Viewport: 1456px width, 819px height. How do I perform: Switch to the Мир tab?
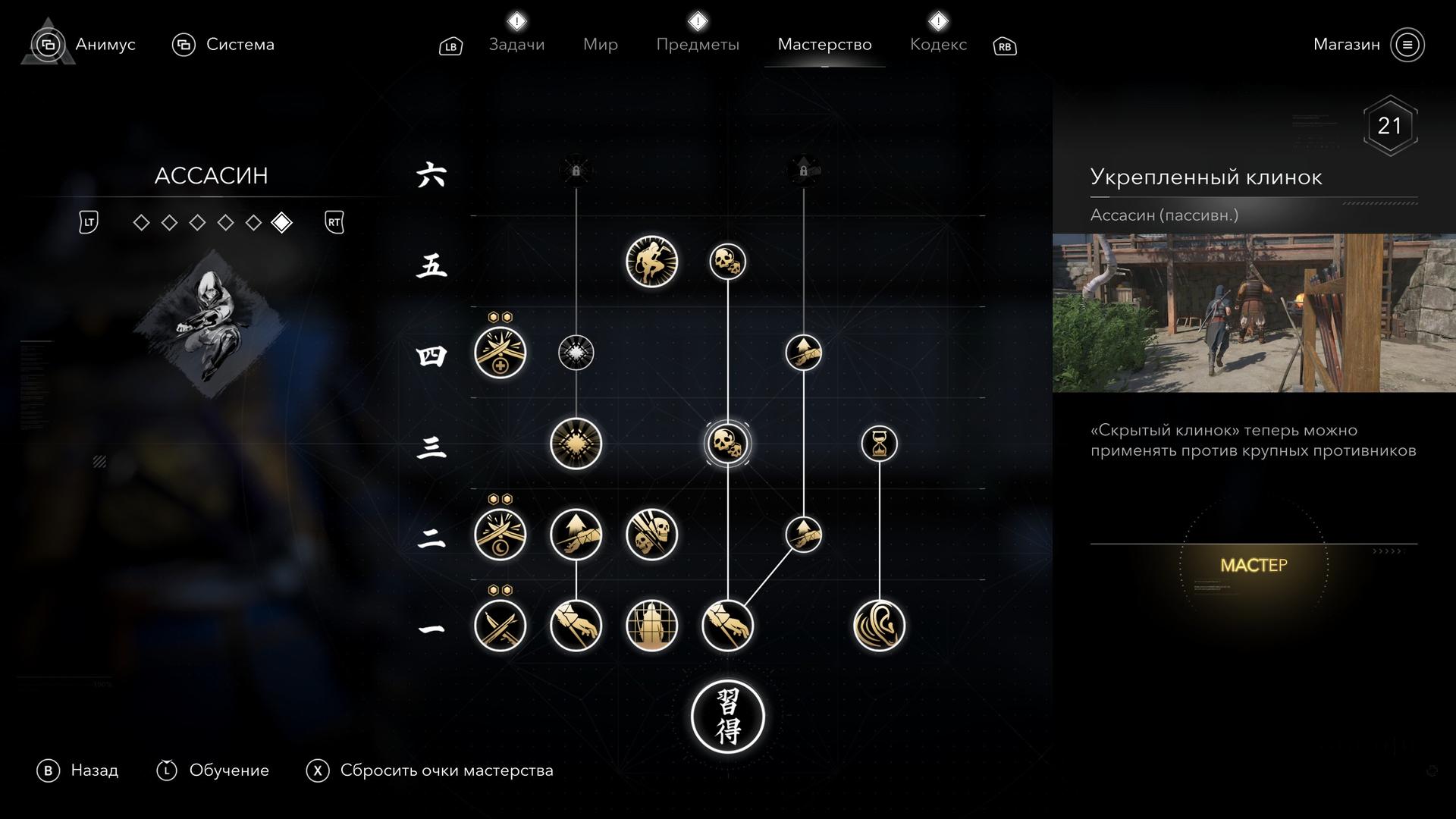(600, 44)
